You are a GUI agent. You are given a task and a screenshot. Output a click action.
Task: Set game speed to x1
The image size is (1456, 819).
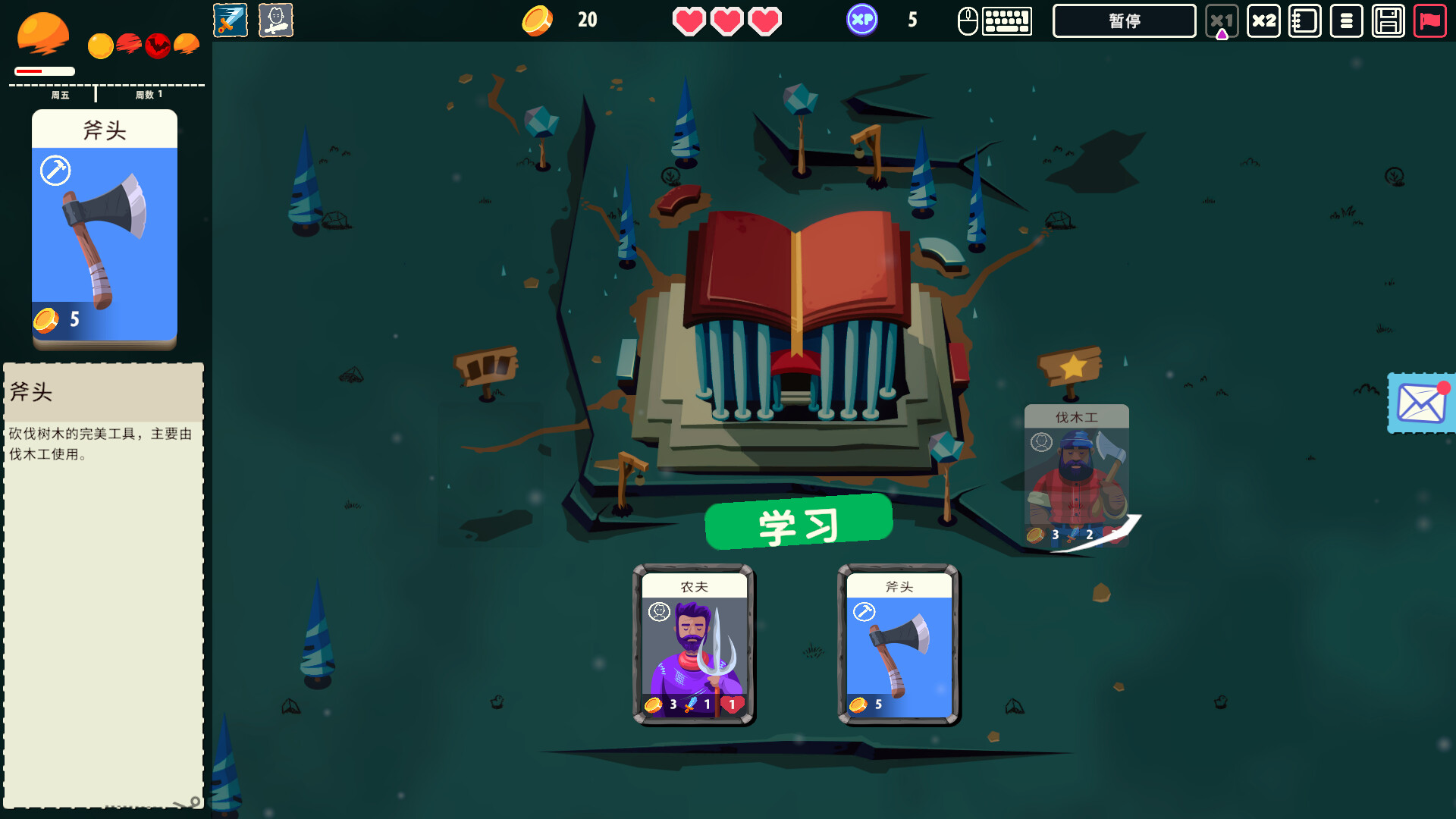click(1221, 20)
